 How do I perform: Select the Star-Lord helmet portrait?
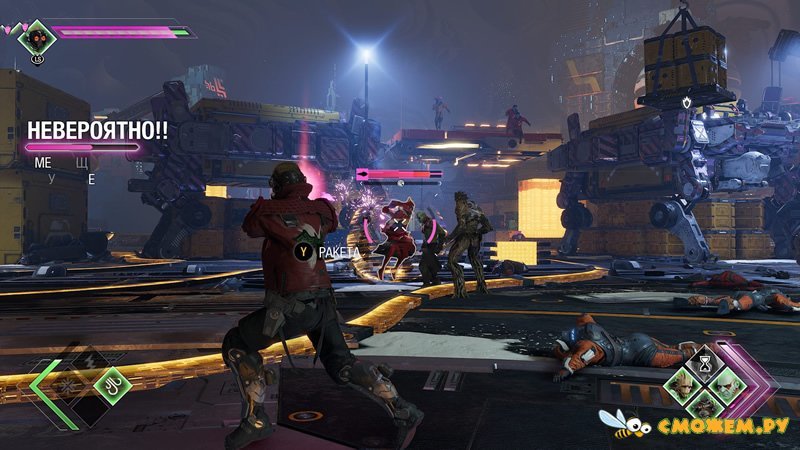37,37
